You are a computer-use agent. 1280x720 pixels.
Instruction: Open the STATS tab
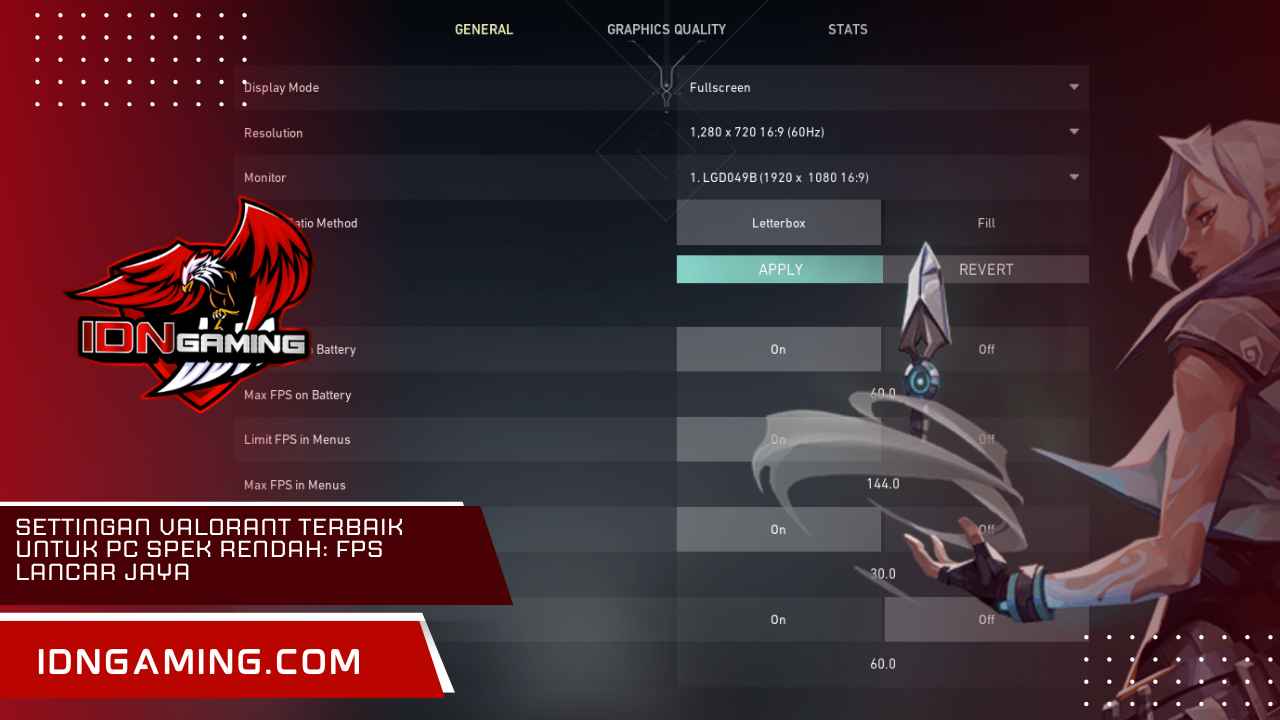pyautogui.click(x=847, y=29)
